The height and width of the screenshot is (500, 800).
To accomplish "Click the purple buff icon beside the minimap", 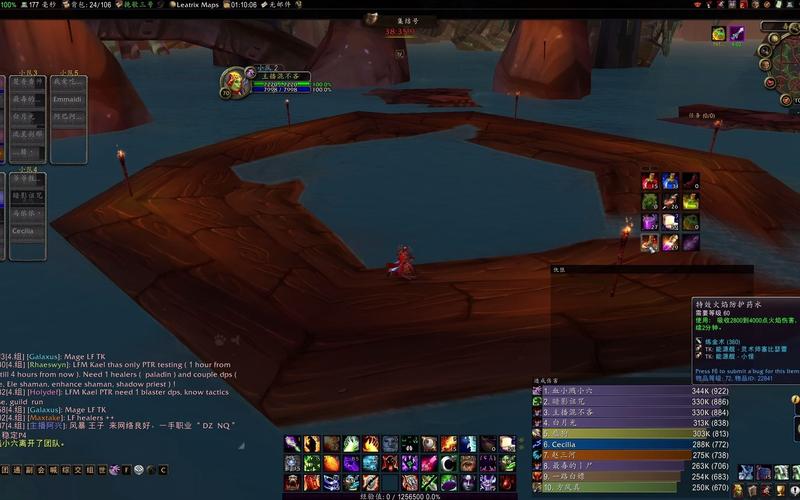I will click(x=737, y=34).
